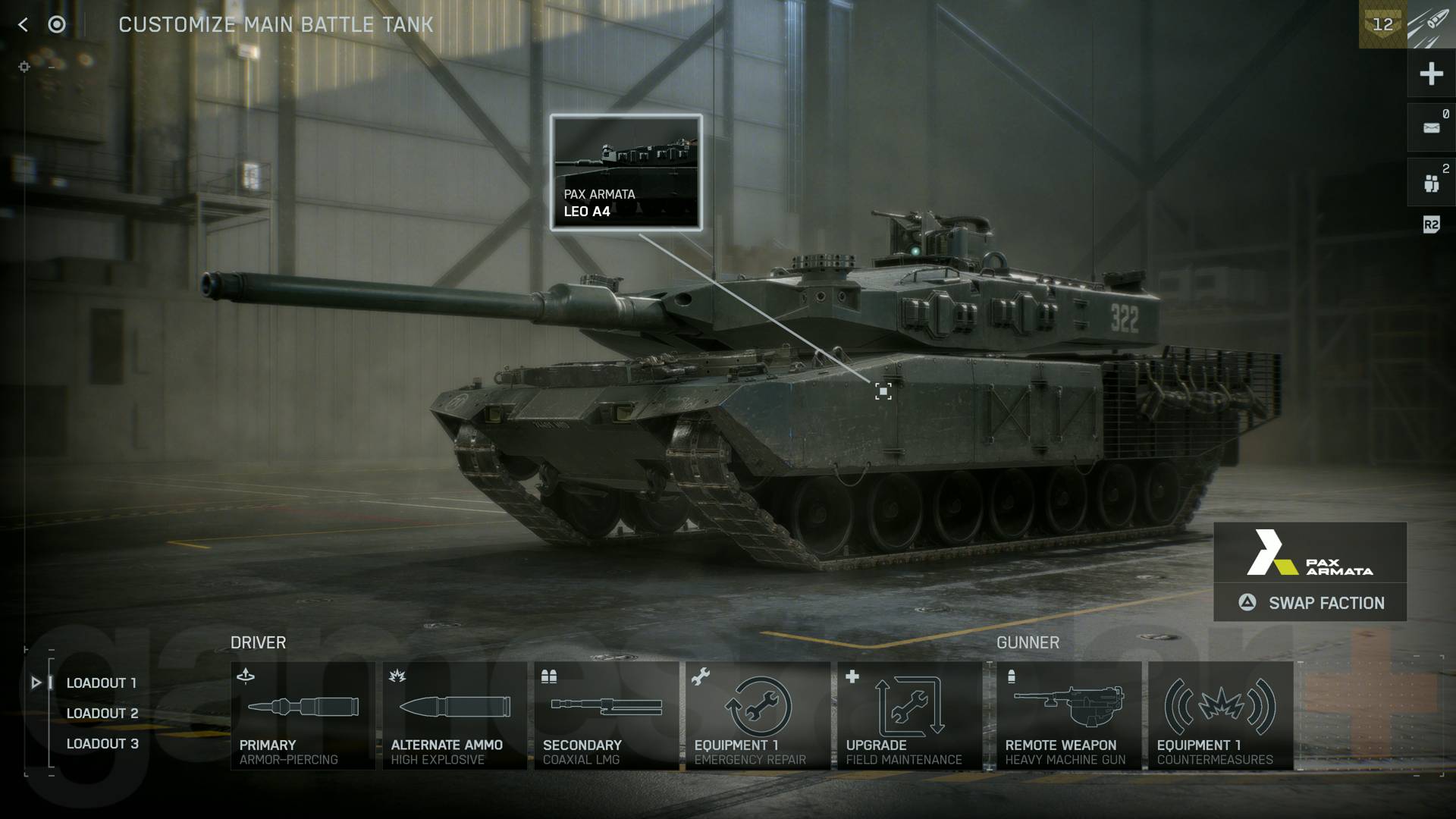This screenshot has width=1456, height=819.
Task: Click the back arrow to exit customization
Action: (x=23, y=24)
